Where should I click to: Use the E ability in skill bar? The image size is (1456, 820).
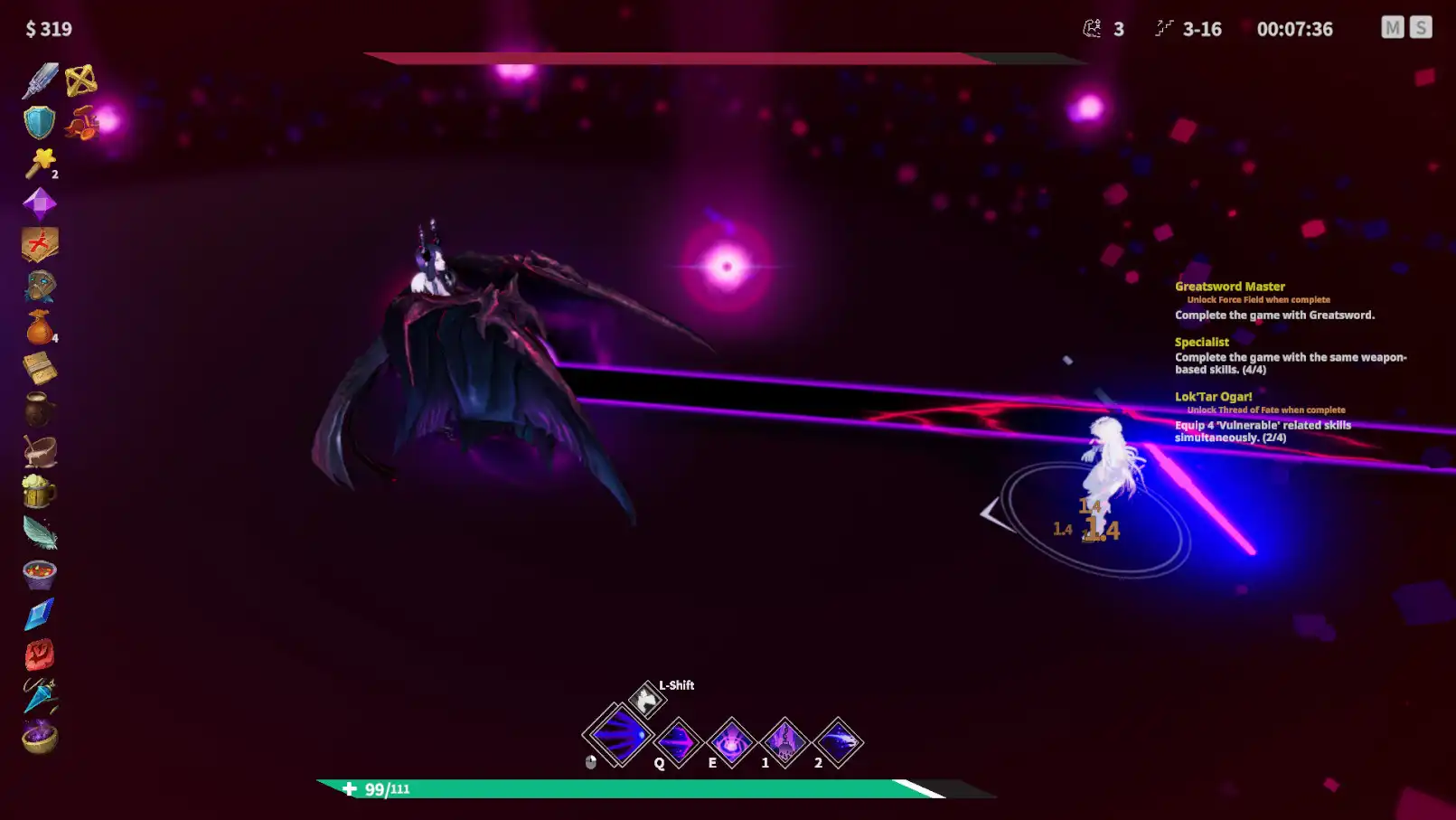(731, 742)
